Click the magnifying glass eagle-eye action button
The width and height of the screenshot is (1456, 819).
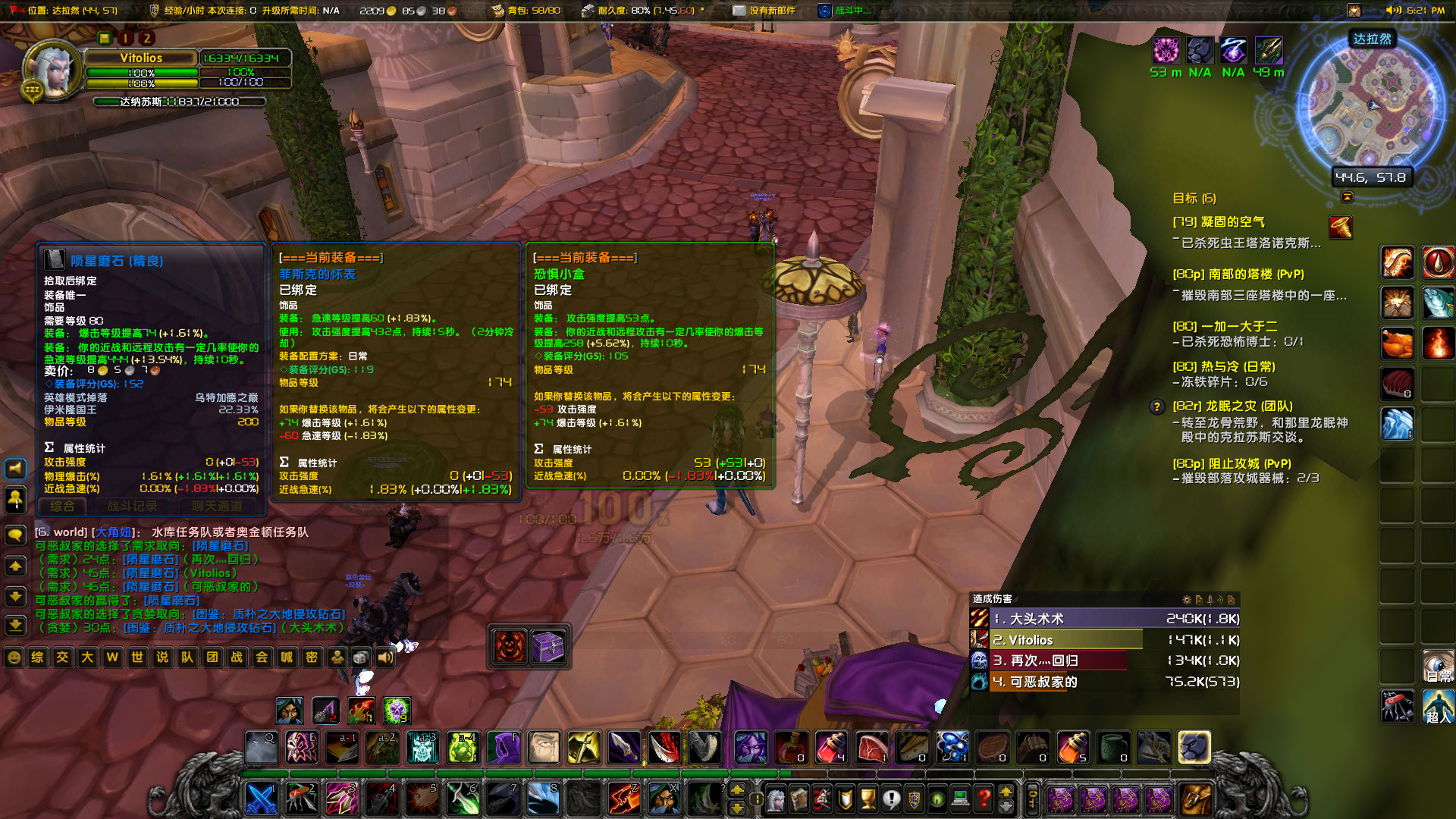pos(262,747)
